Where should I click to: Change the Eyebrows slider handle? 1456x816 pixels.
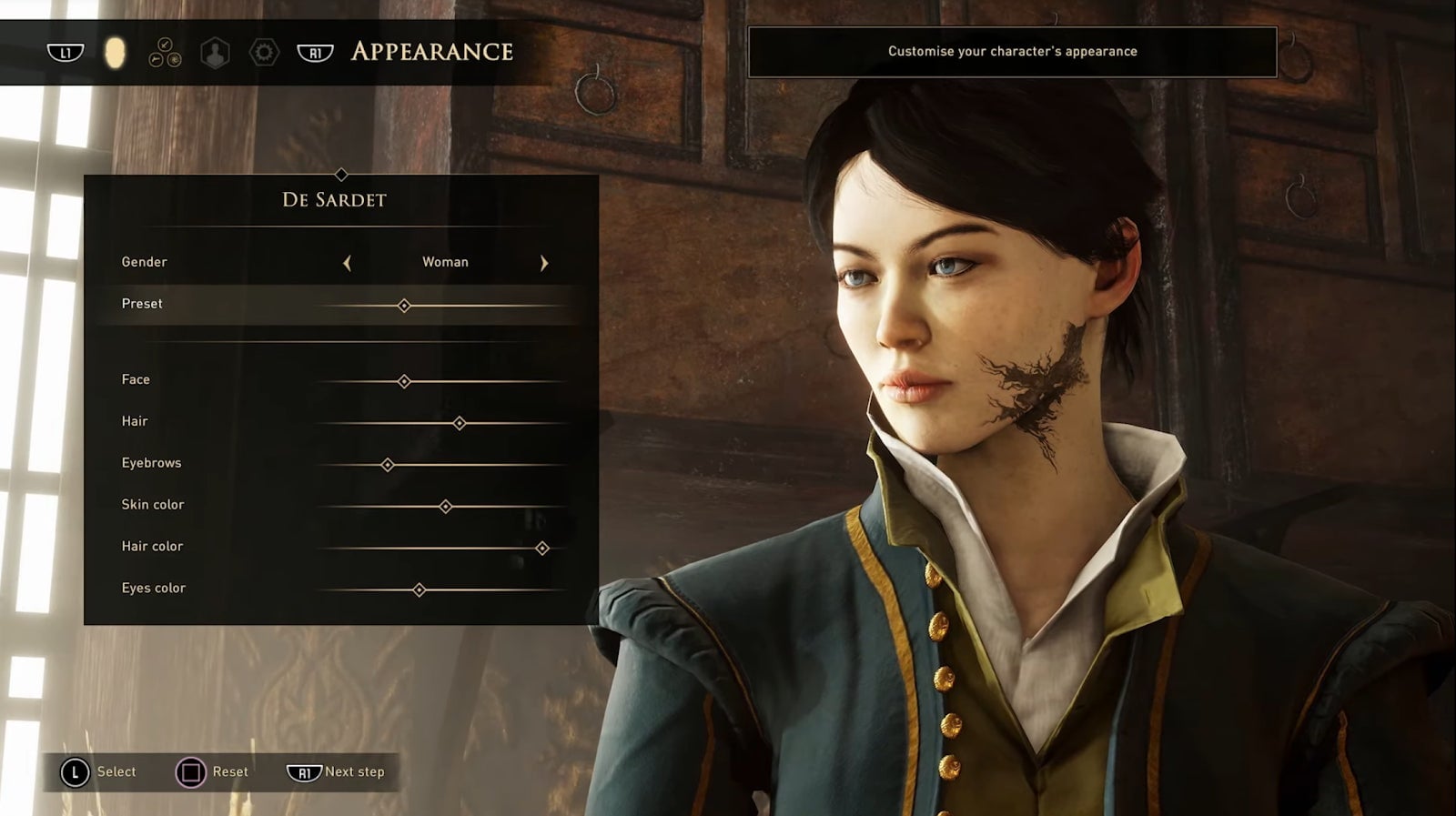click(x=388, y=465)
